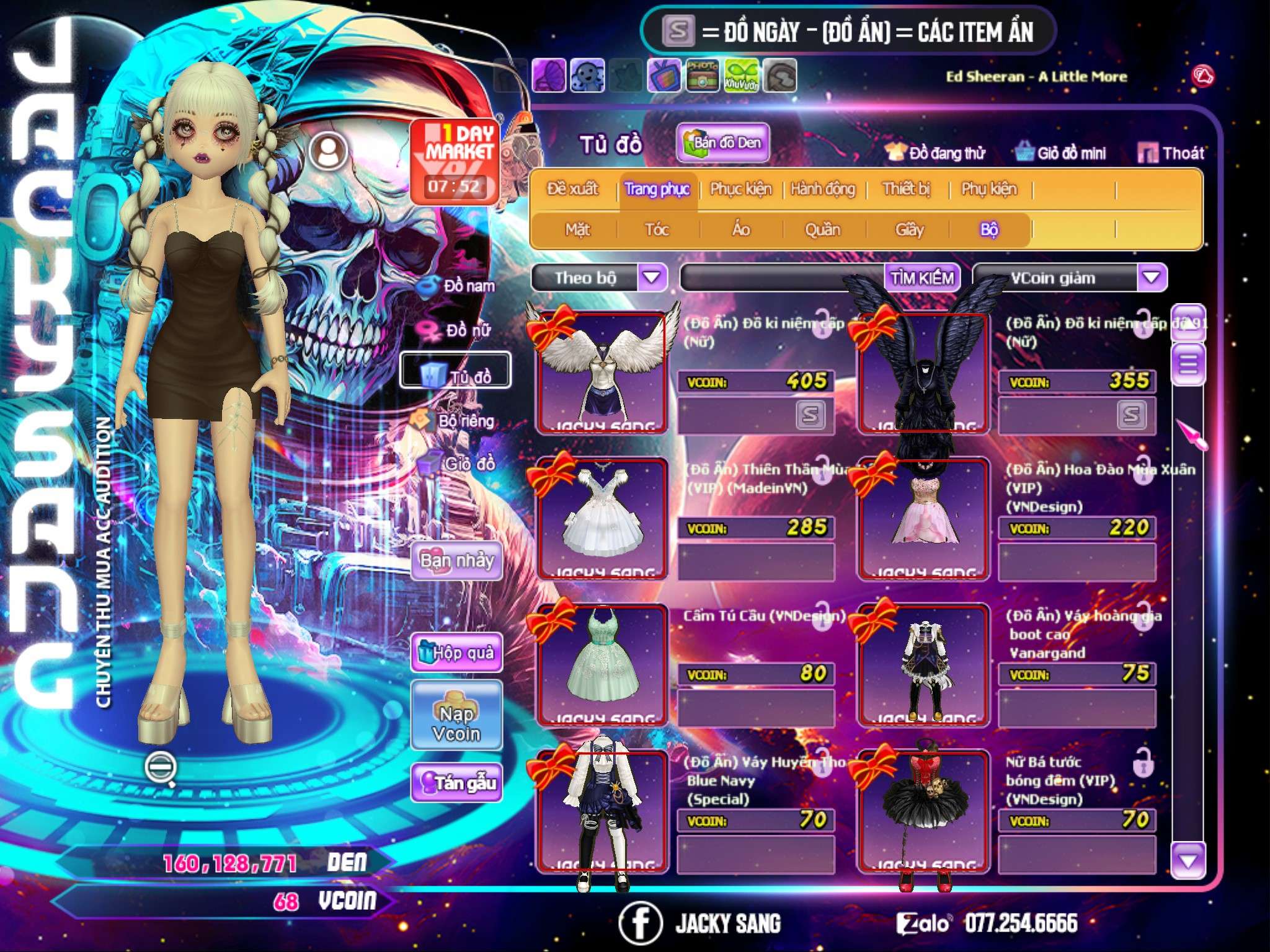Click the TÌM KIẾM search button
The width and height of the screenshot is (1270, 952).
pyautogui.click(x=922, y=278)
